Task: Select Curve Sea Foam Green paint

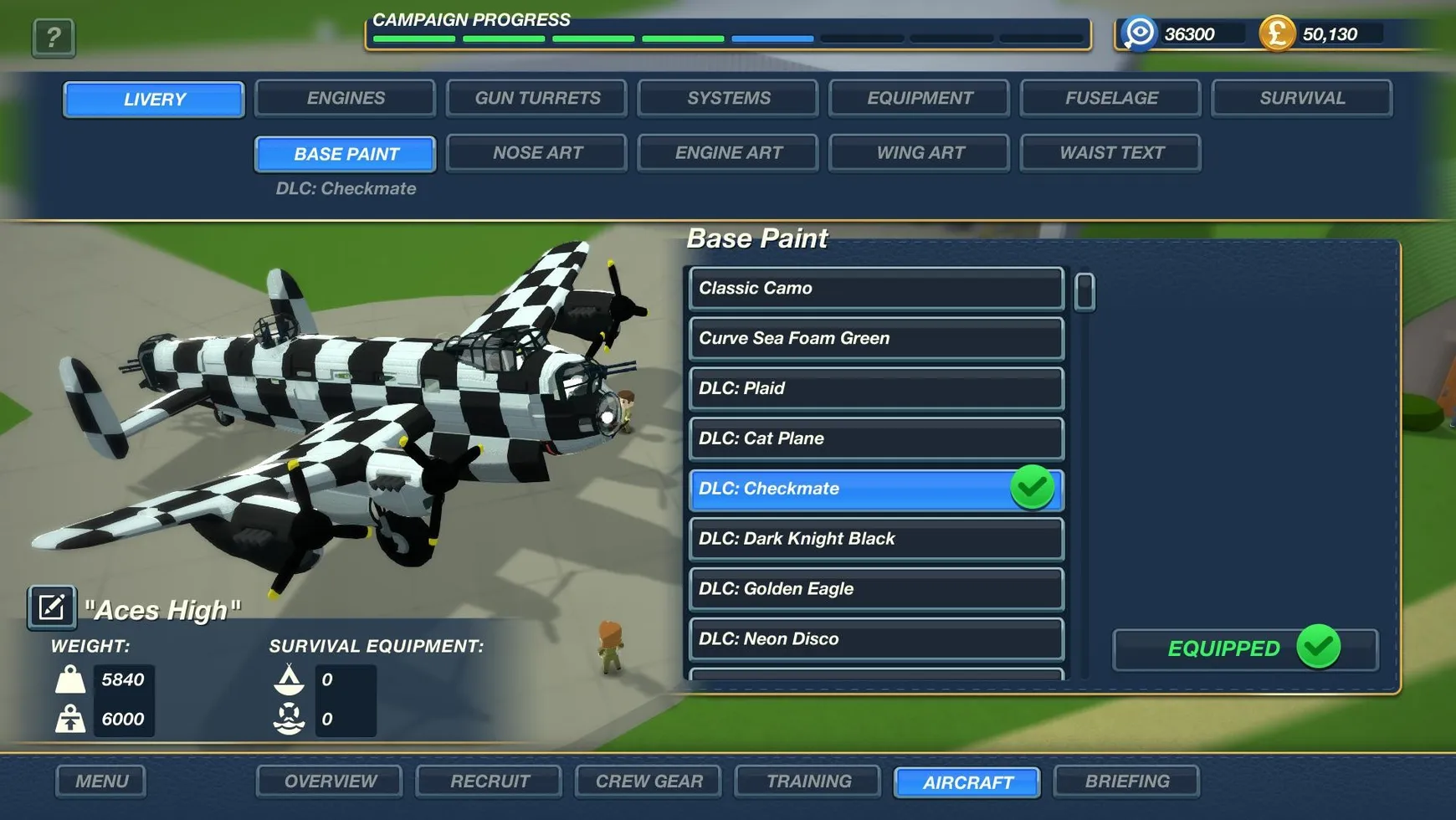Action: point(874,338)
